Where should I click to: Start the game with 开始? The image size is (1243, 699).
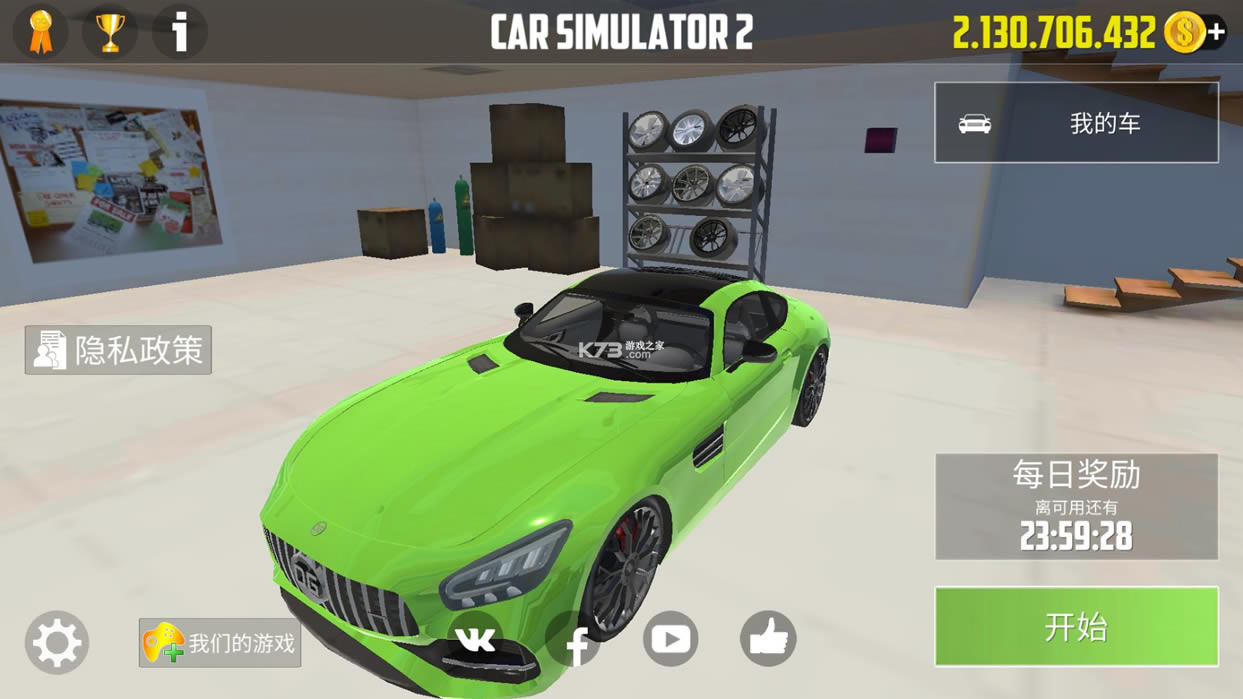tap(1076, 627)
